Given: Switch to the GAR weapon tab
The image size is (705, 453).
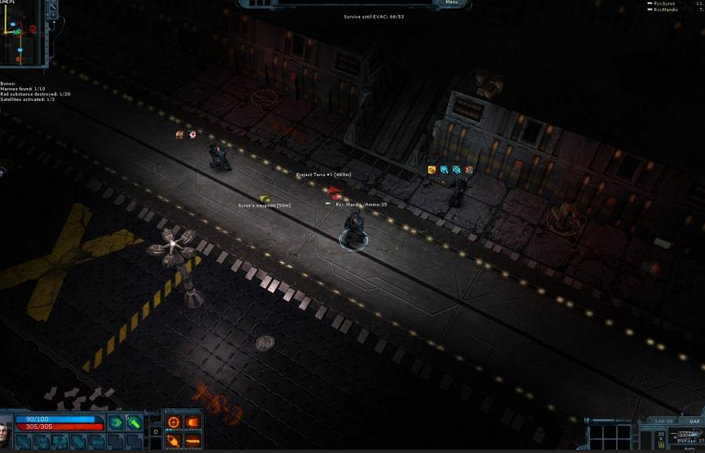Looking at the screenshot, I should 693,421.
